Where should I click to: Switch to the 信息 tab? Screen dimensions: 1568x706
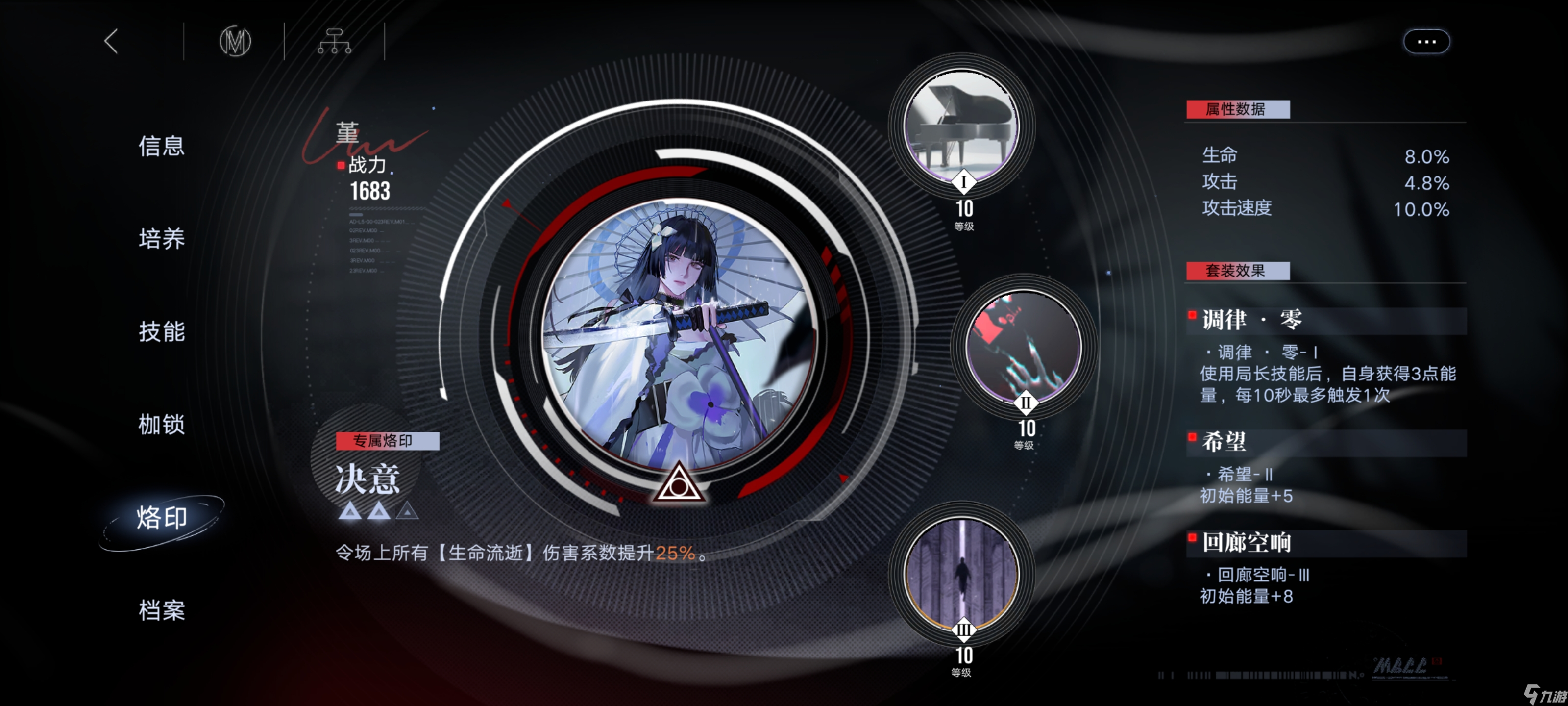coord(161,146)
